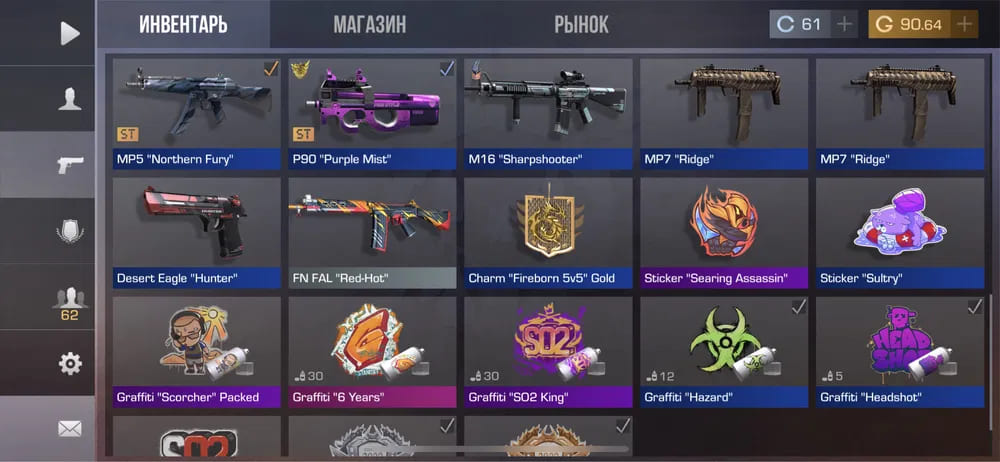Viewport: 1000px width, 462px height.
Task: Select the Graffiti "SO2 King" item
Action: 548,352
